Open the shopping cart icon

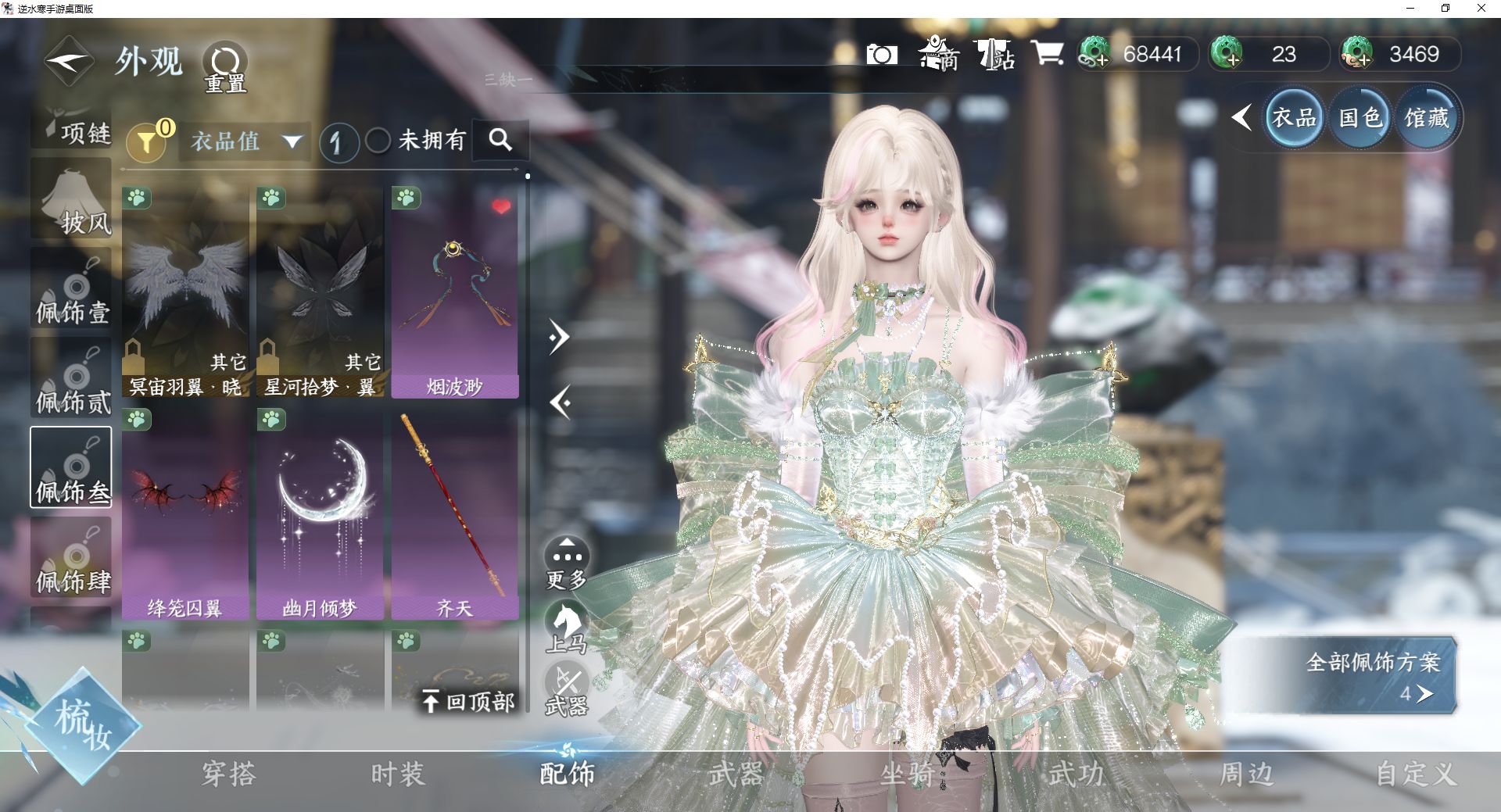pos(1047,54)
